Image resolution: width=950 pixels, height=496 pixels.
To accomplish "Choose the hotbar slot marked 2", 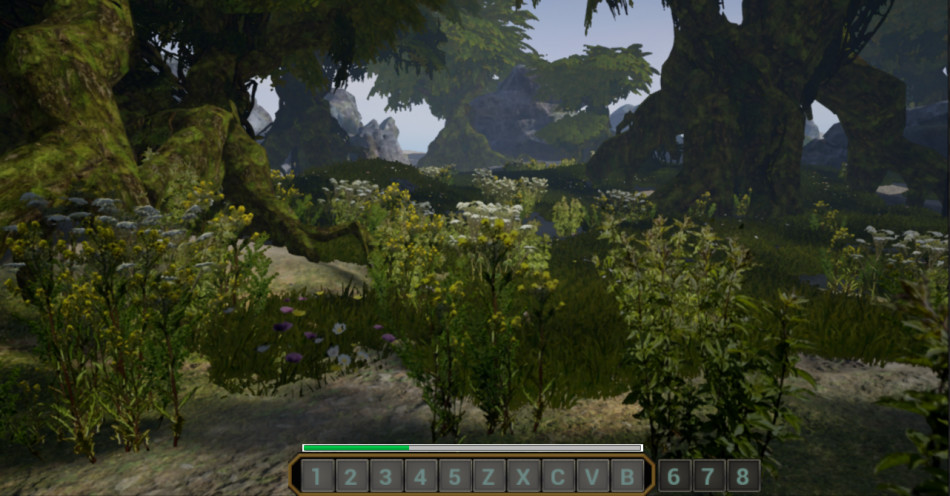I will (x=351, y=476).
